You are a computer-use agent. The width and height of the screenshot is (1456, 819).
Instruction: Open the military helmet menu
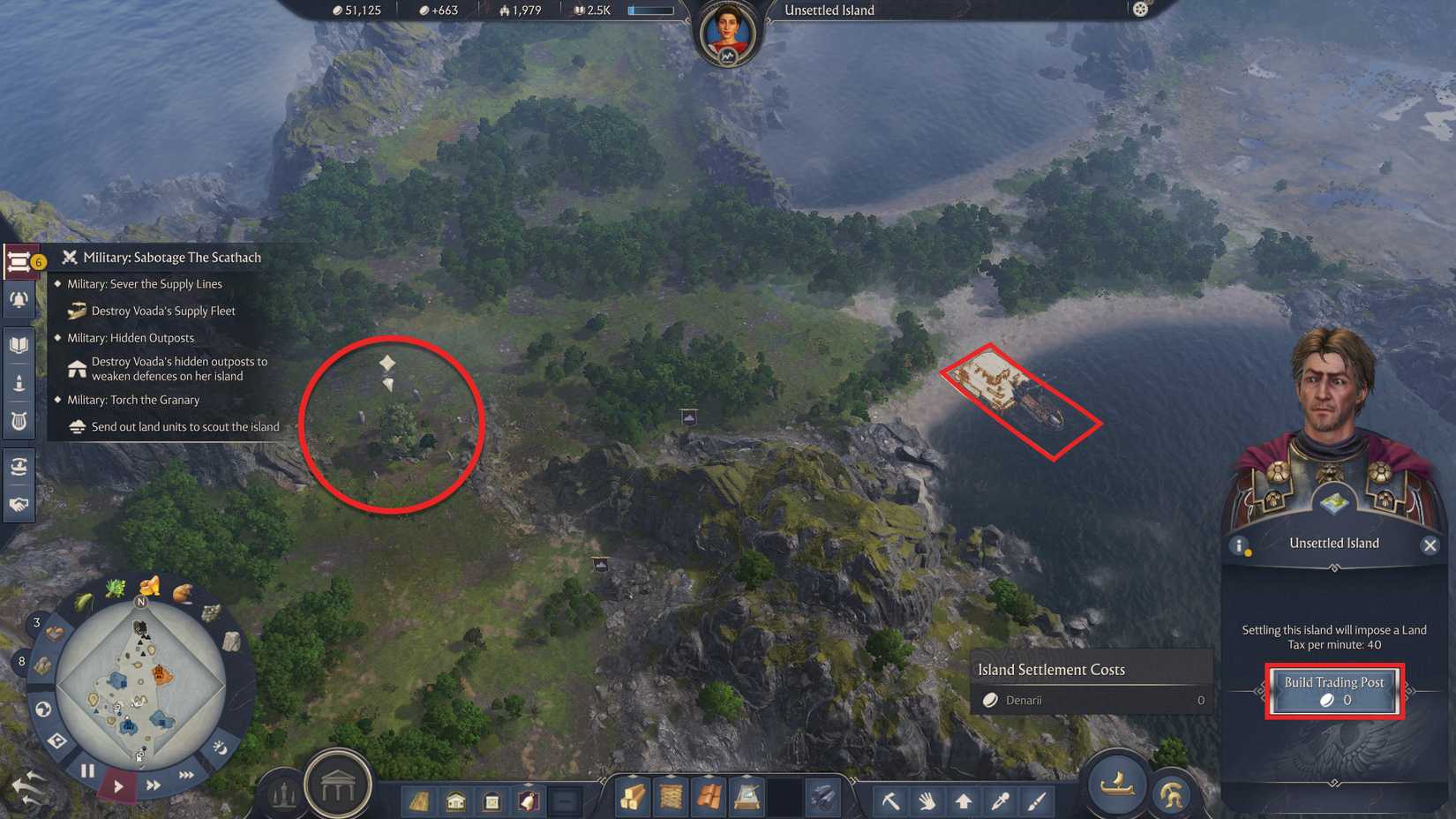pos(1171,791)
